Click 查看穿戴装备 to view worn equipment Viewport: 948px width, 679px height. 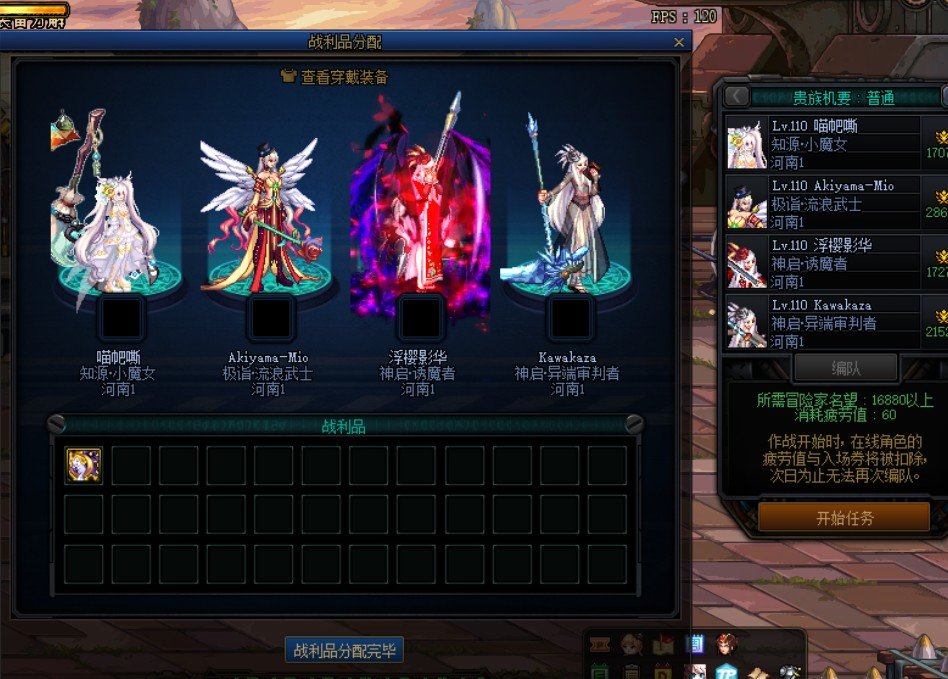click(x=336, y=77)
